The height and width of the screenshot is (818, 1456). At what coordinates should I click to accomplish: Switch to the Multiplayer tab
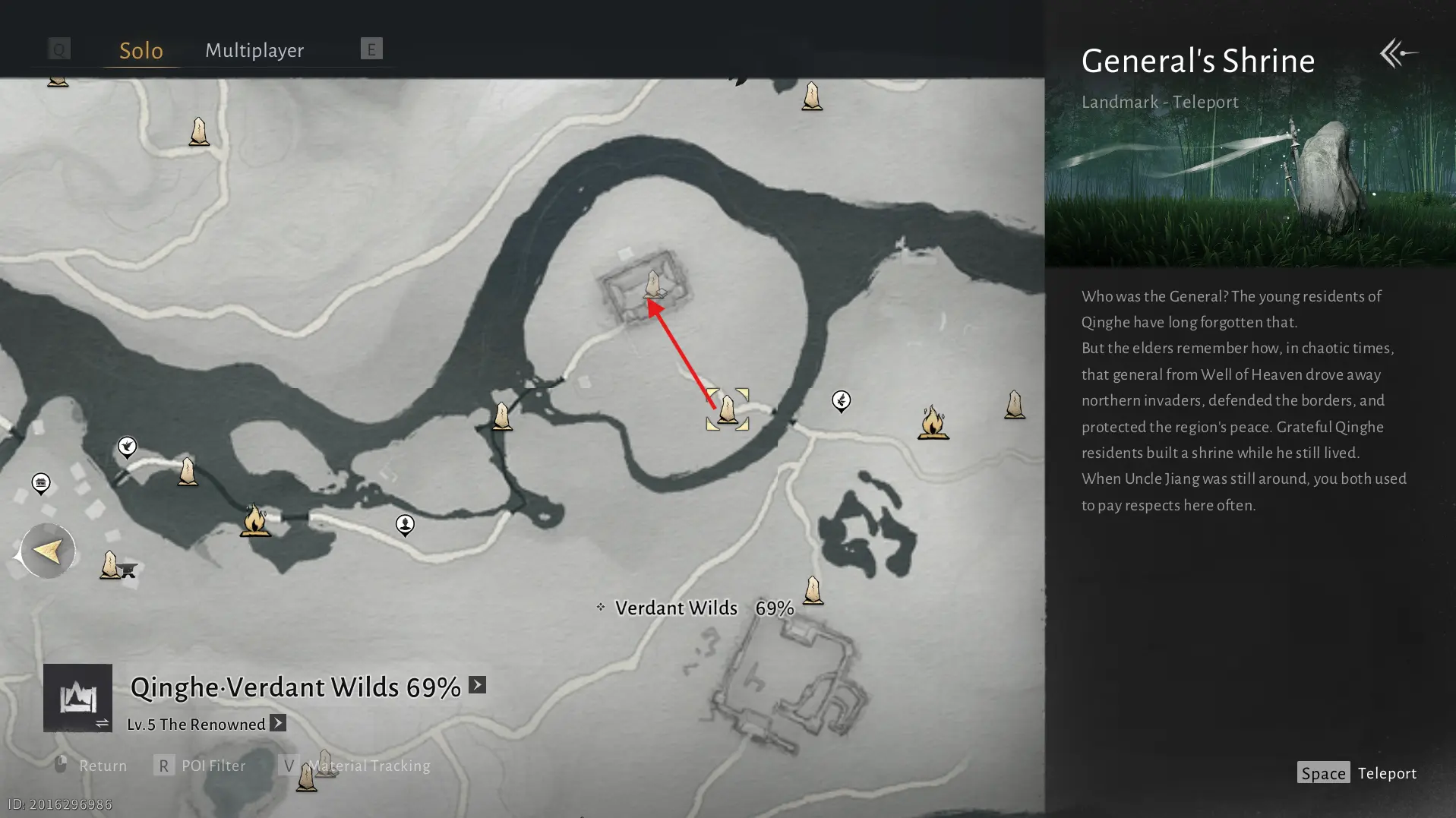click(254, 50)
